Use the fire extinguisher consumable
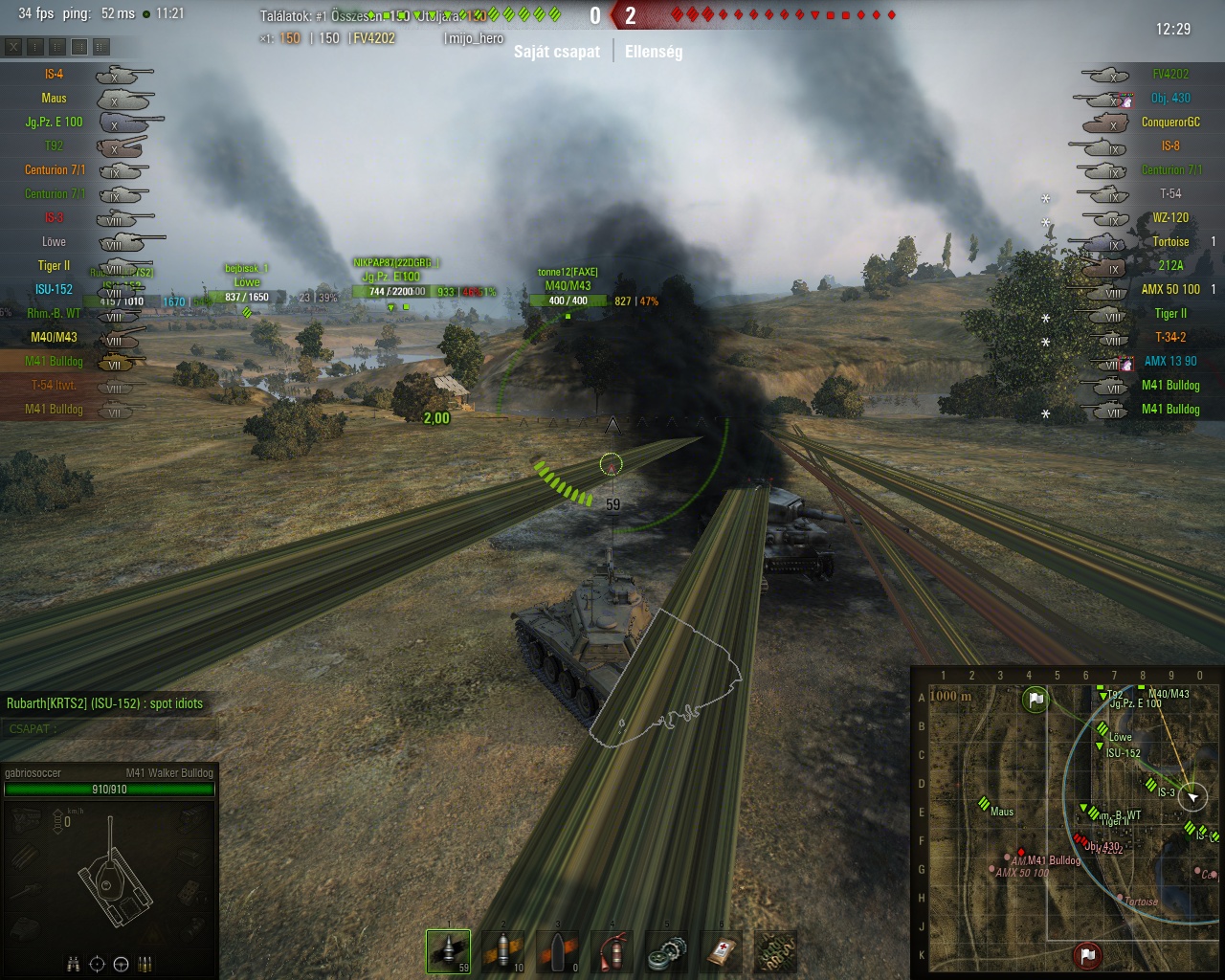The height and width of the screenshot is (980, 1225). pyautogui.click(x=612, y=951)
